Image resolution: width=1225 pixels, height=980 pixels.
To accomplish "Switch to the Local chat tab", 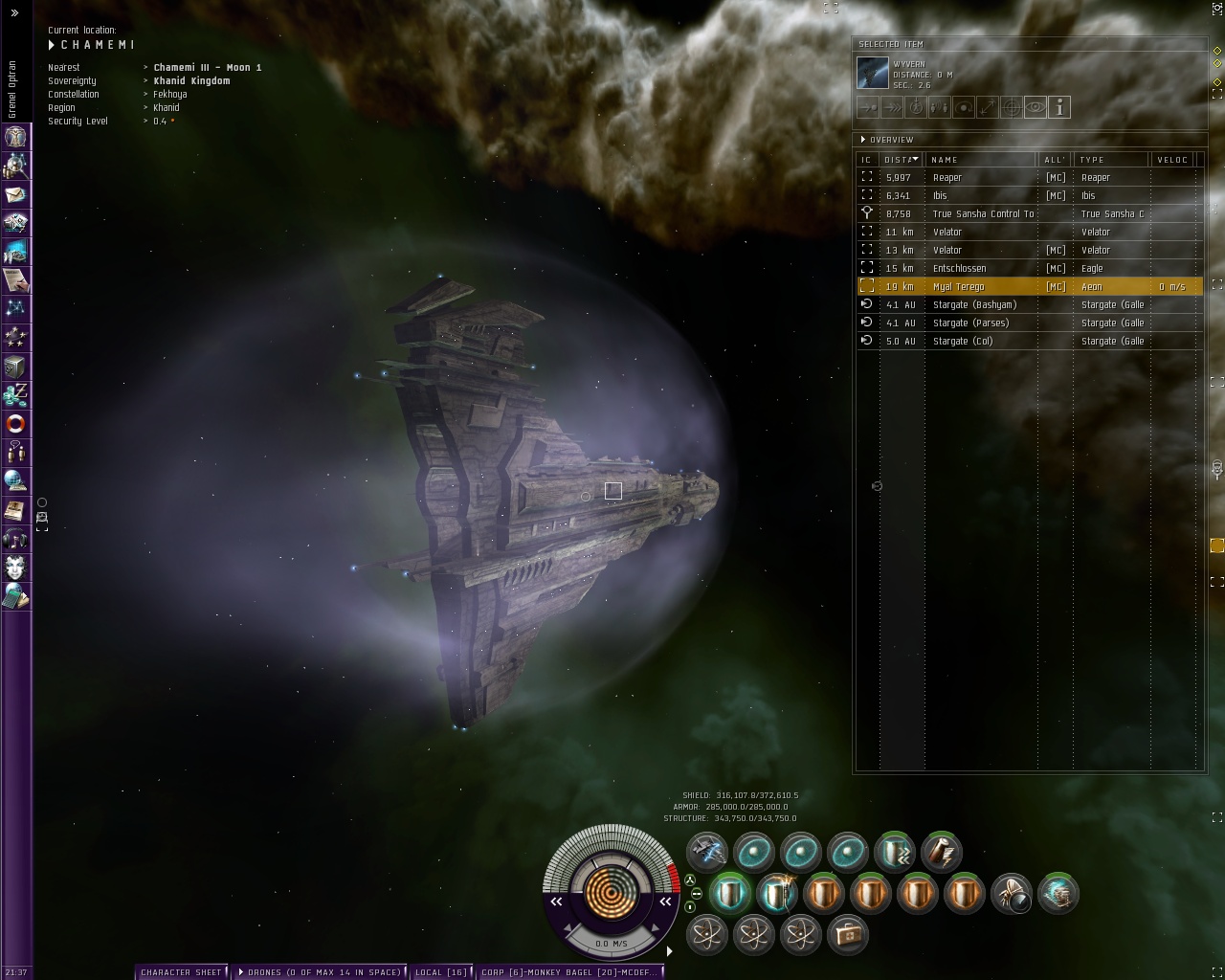I will click(441, 972).
